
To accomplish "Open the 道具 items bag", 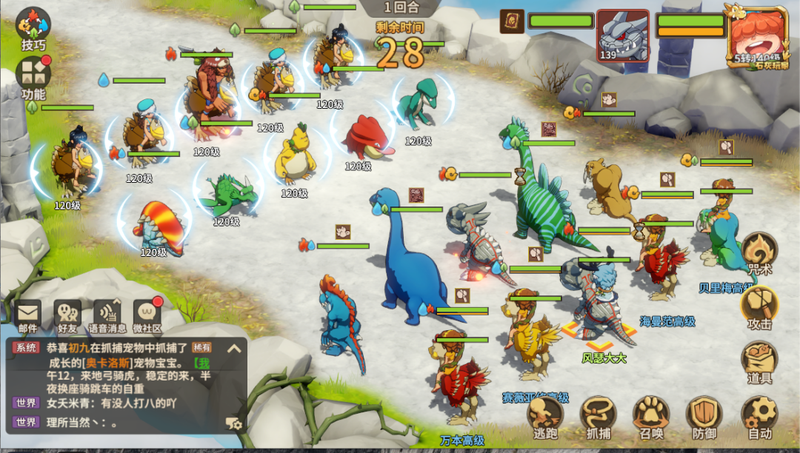I will click(x=760, y=360).
